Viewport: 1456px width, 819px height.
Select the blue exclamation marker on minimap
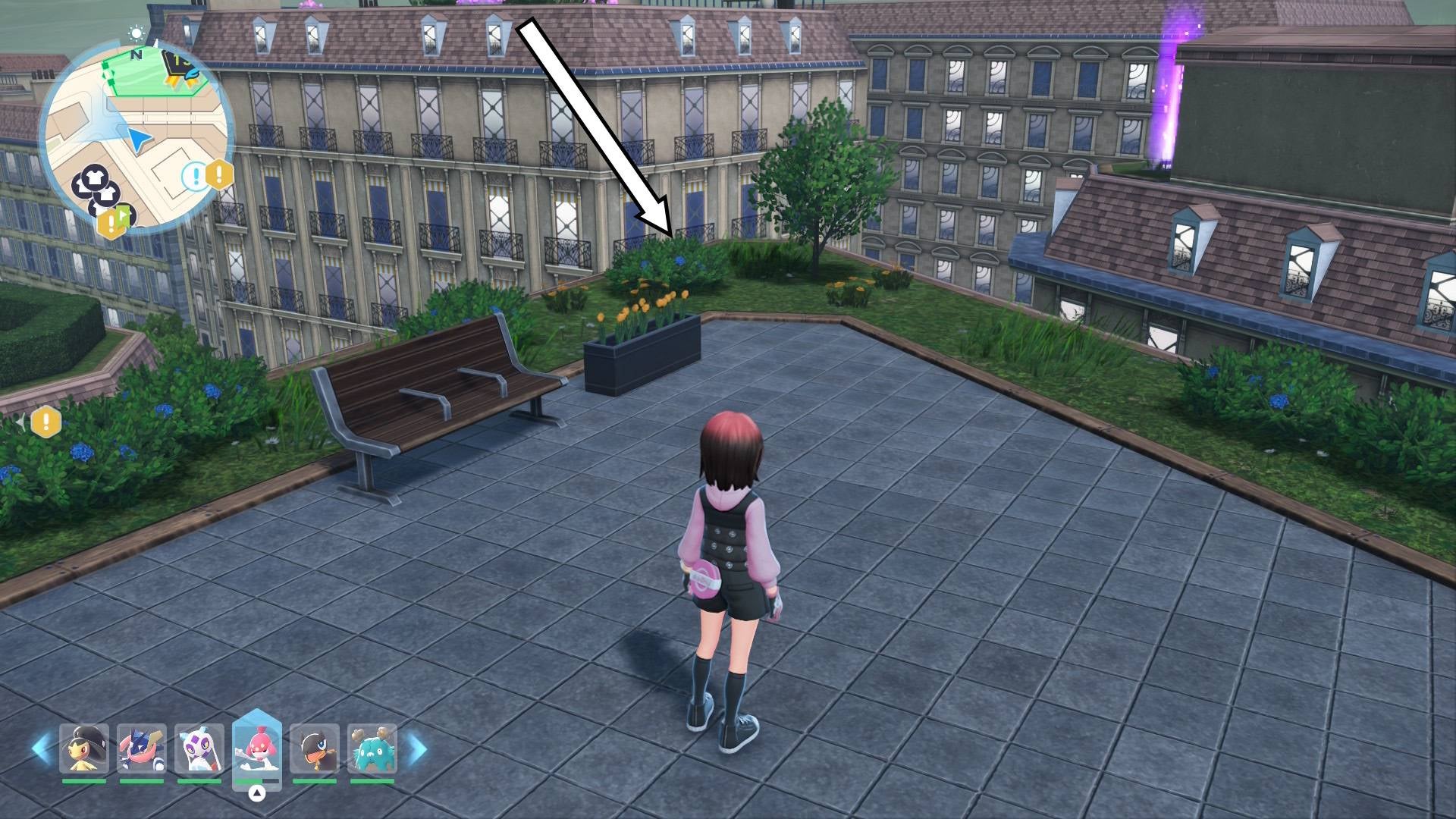[195, 177]
